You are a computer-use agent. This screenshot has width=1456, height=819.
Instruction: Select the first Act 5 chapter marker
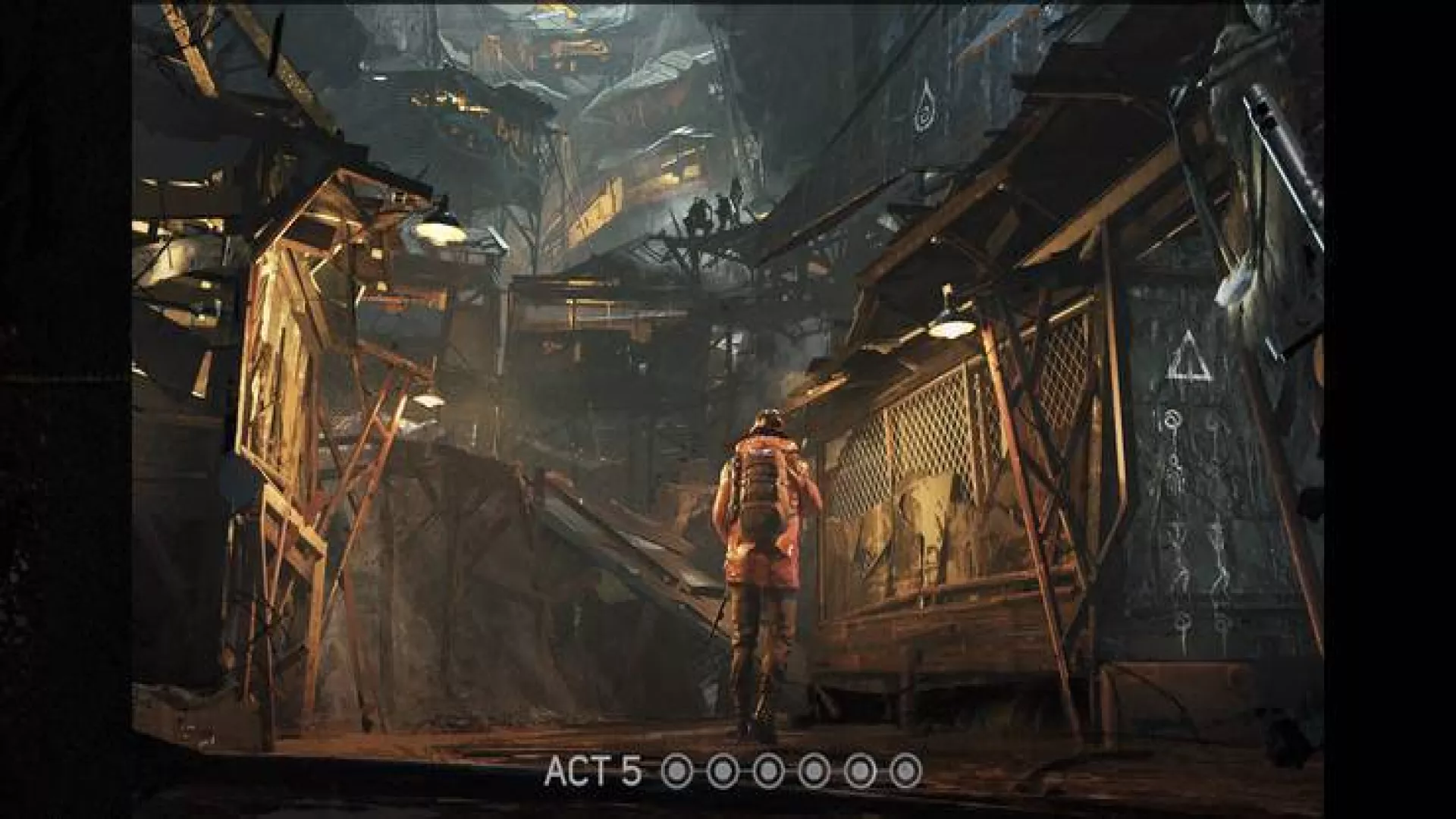(678, 772)
